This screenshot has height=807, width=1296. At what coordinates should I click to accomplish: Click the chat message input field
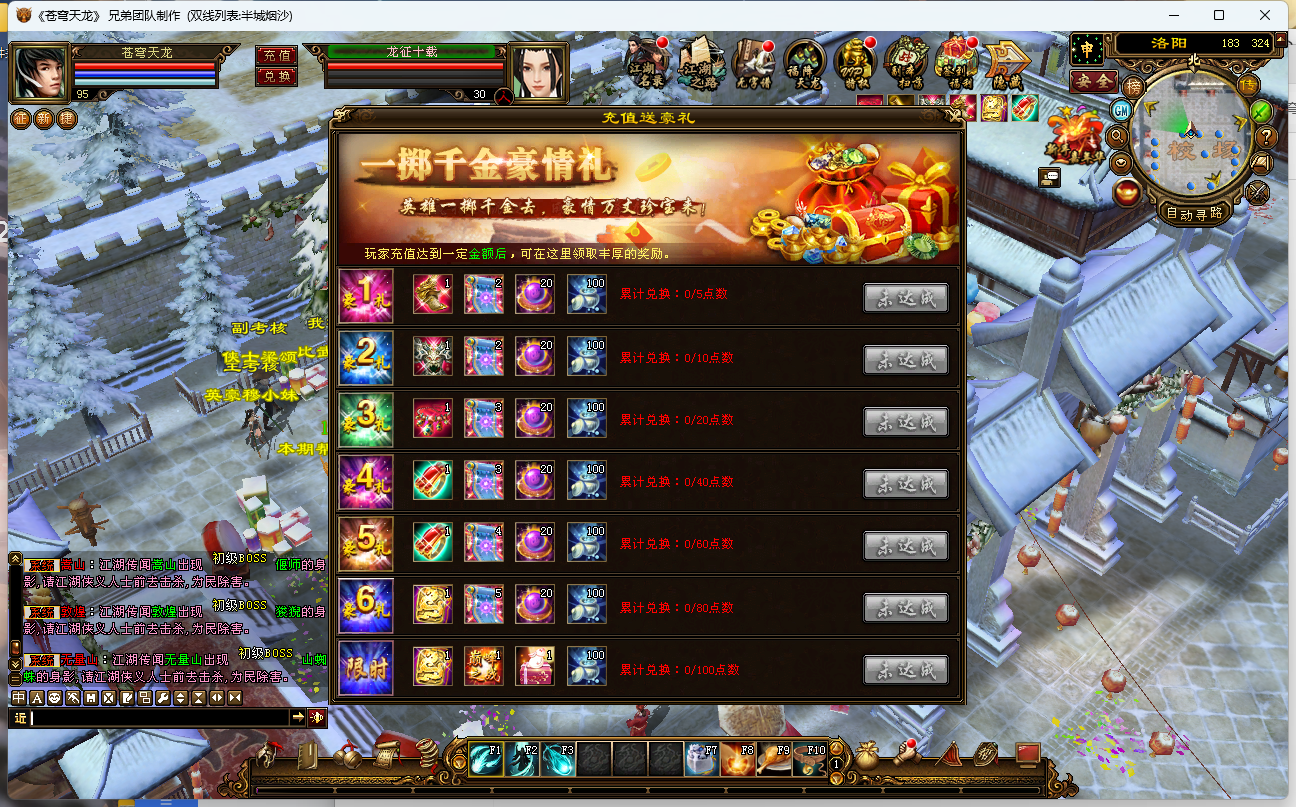tap(160, 717)
